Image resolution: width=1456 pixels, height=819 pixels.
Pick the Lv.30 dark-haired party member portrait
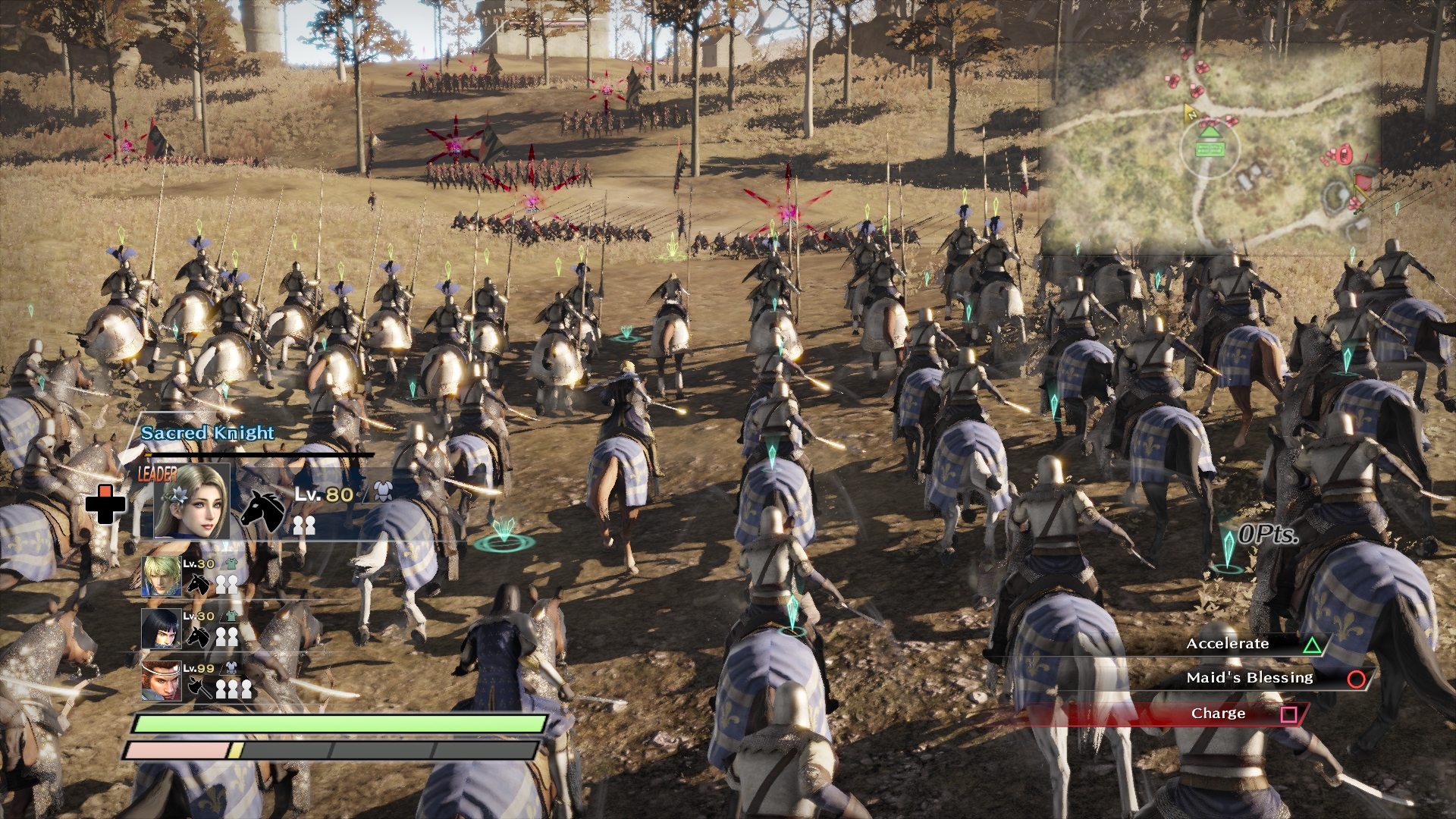(162, 629)
